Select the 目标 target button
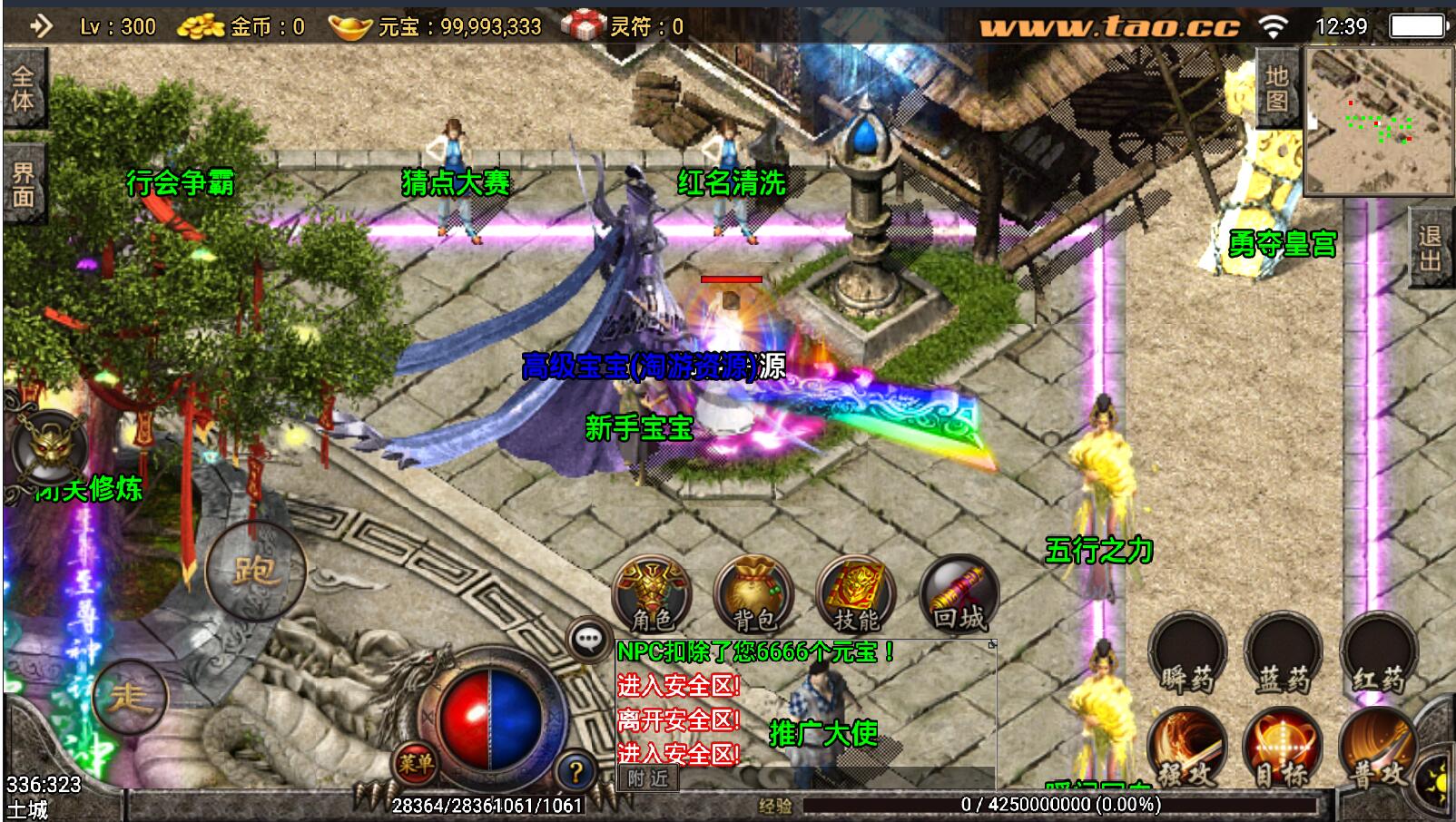 coord(1283,749)
